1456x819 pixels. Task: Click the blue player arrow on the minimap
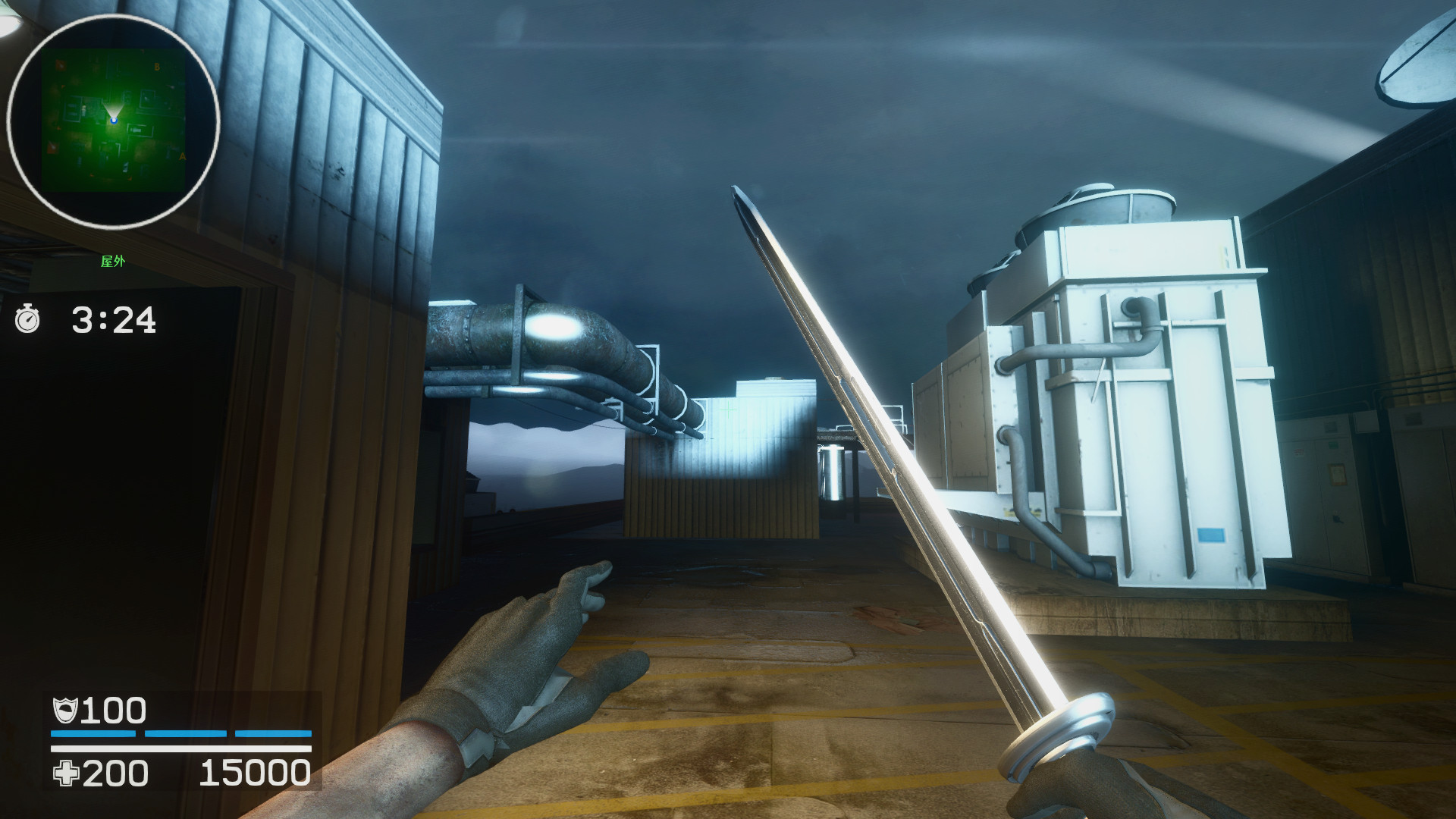115,120
